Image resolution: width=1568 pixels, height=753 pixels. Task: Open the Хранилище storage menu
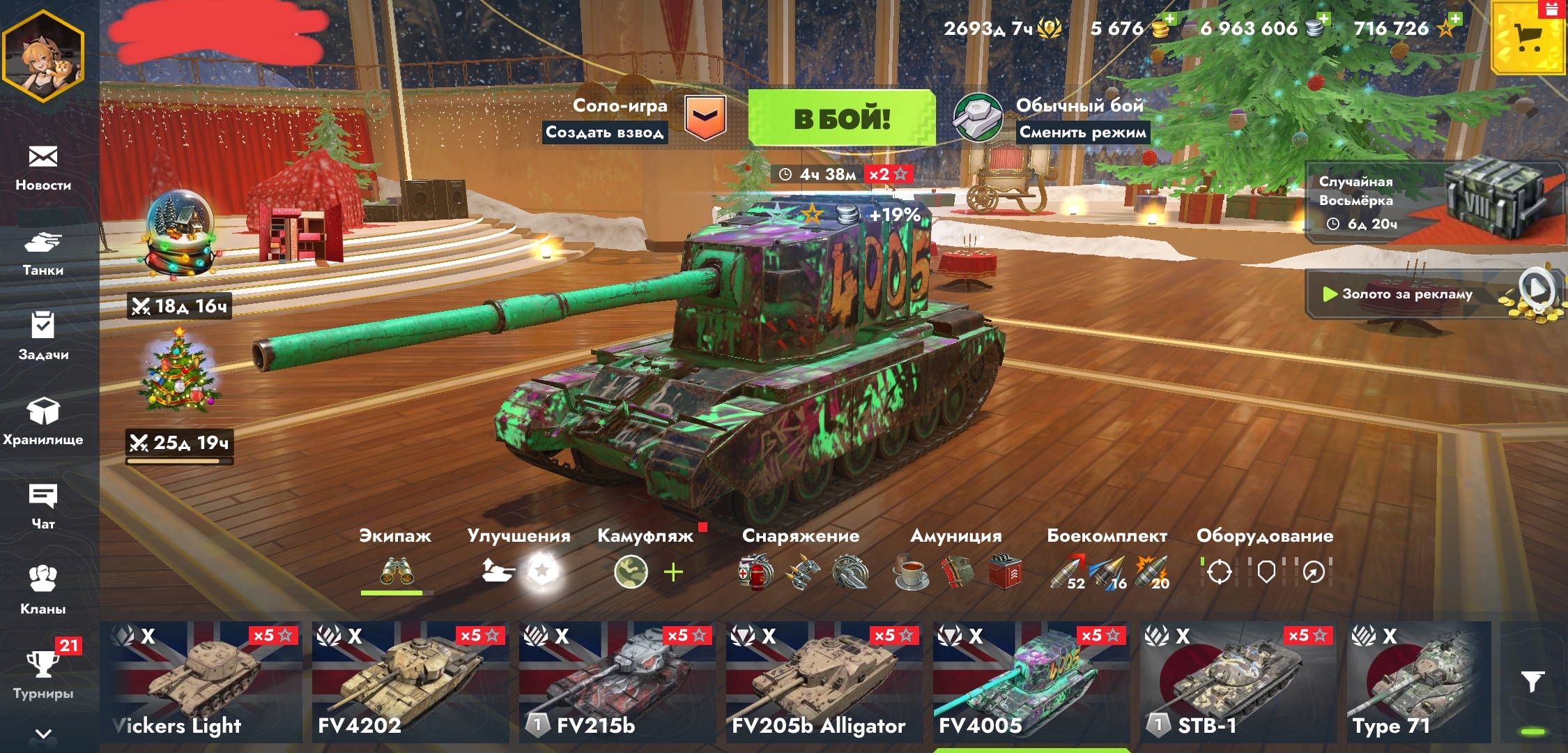point(43,420)
